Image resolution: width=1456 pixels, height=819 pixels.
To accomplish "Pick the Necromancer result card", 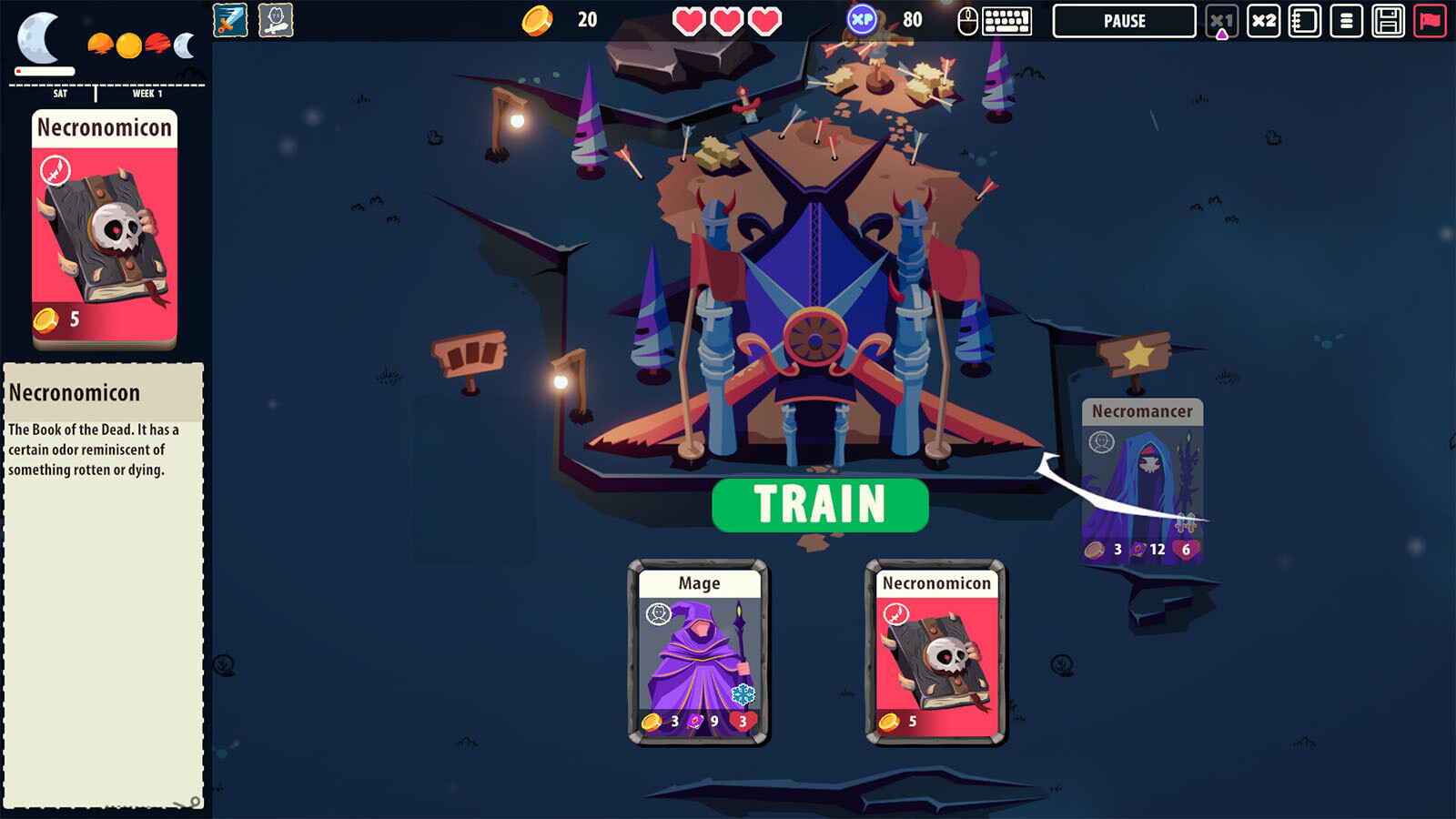I will coord(1142,481).
